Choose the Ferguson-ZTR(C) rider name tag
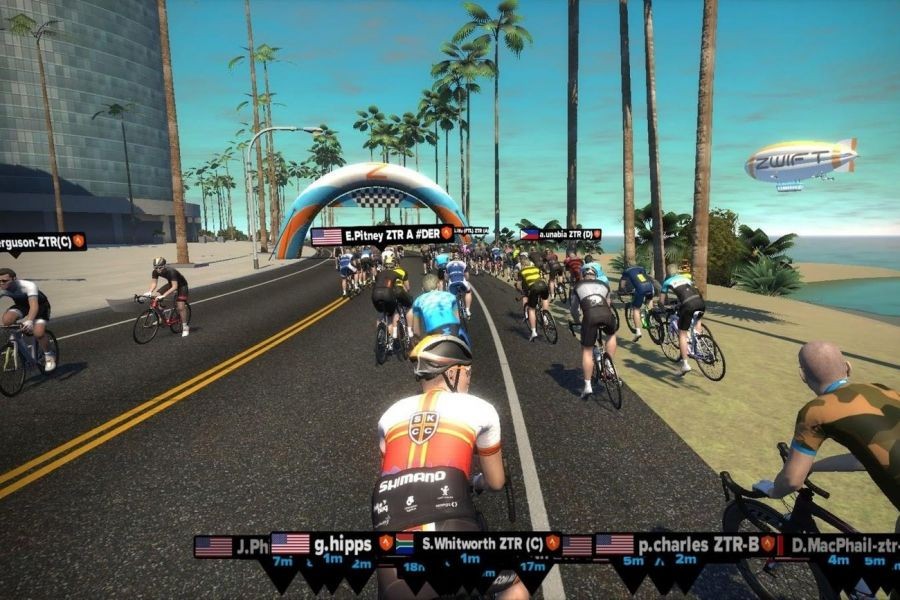This screenshot has height=600, width=900. coord(42,241)
